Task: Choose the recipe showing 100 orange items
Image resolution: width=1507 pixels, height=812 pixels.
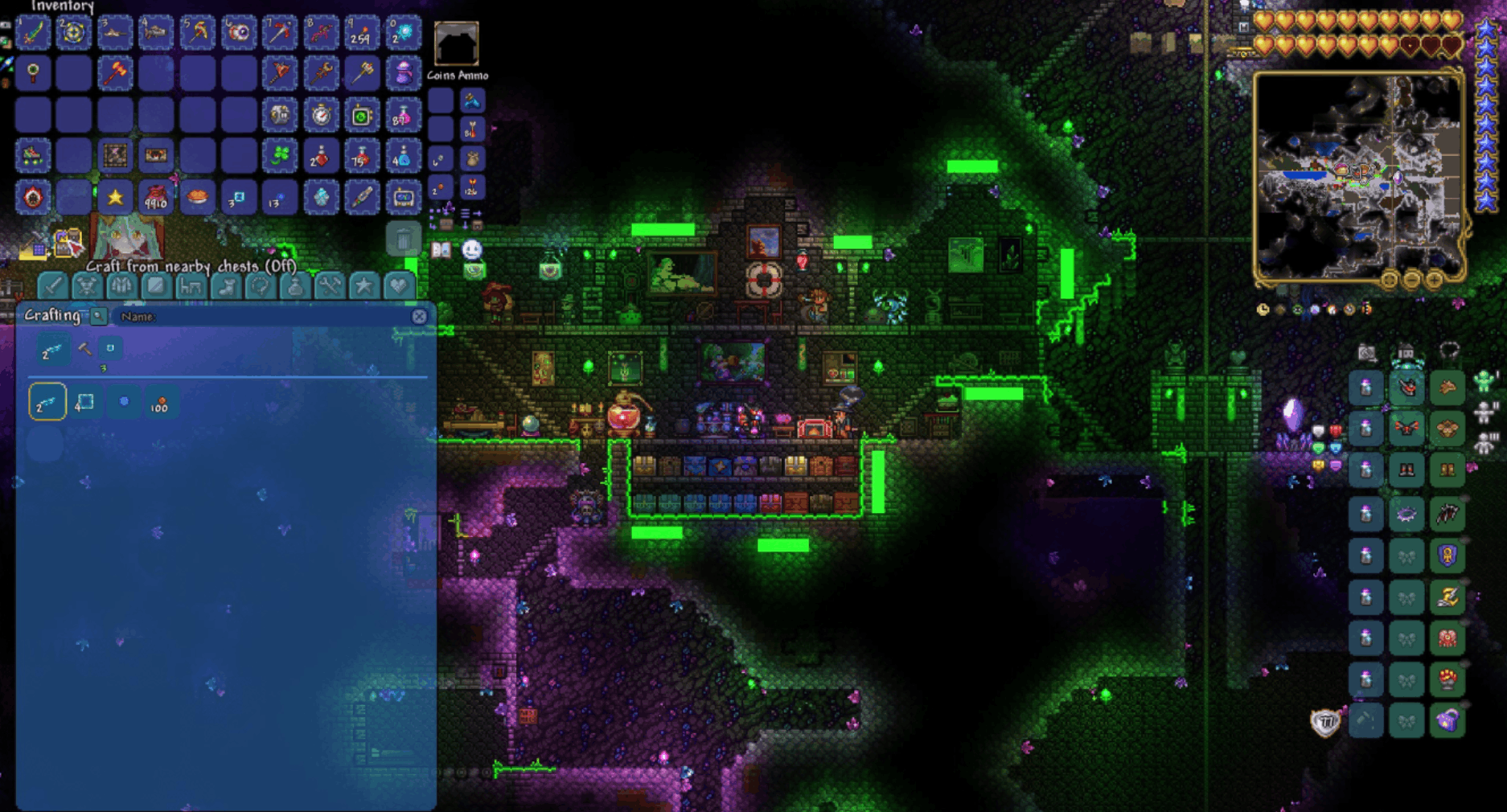Action: [x=159, y=403]
